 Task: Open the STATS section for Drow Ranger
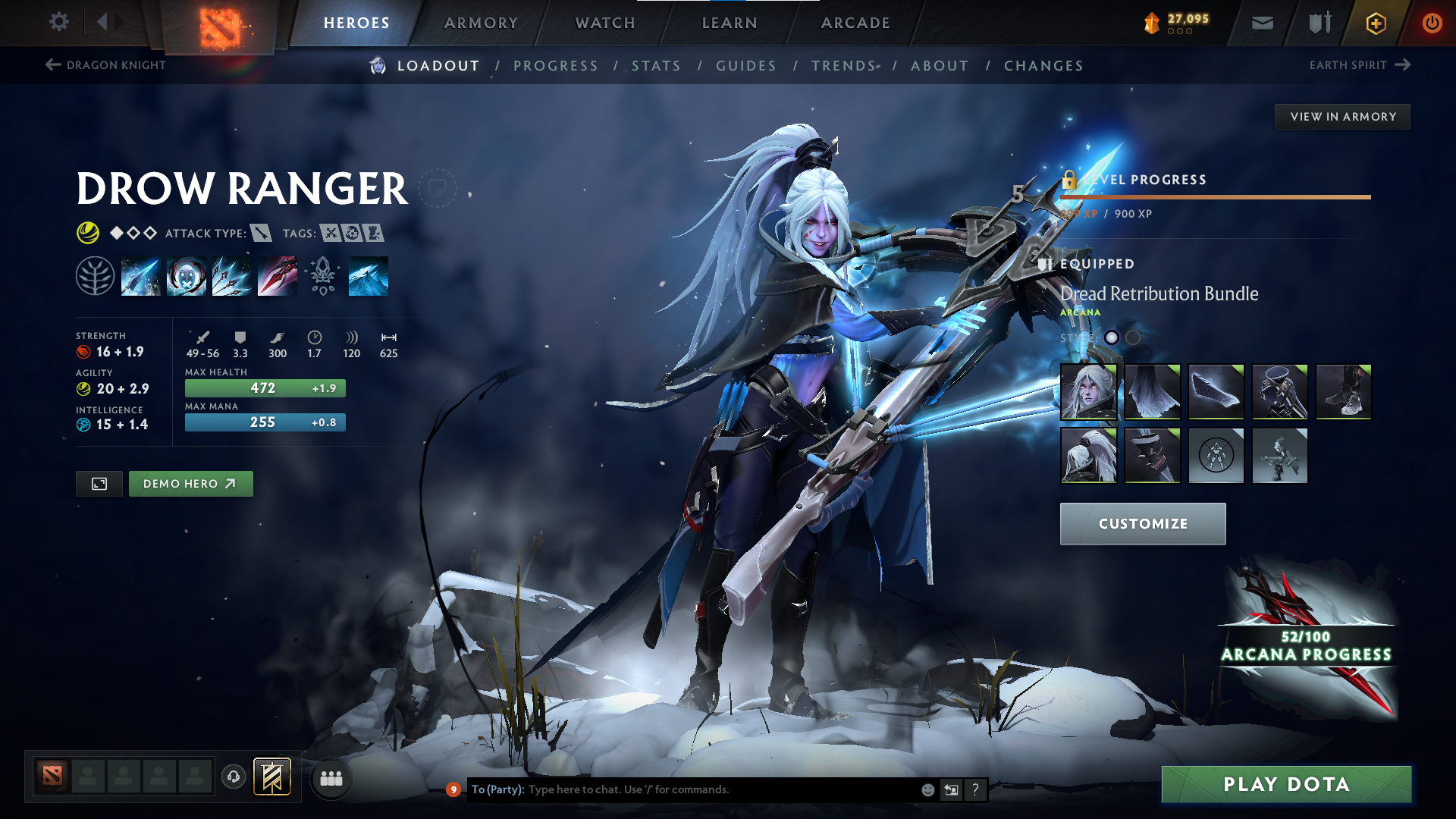tap(657, 65)
